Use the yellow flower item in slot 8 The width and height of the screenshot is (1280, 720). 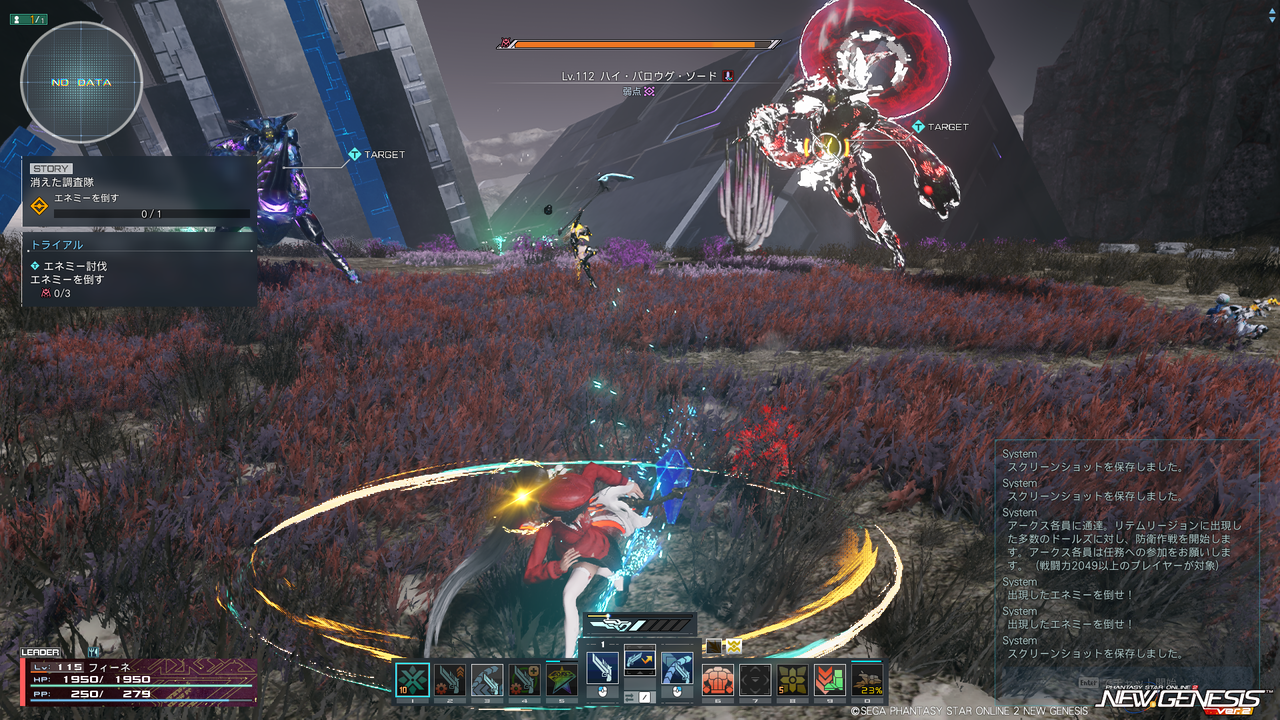click(792, 680)
